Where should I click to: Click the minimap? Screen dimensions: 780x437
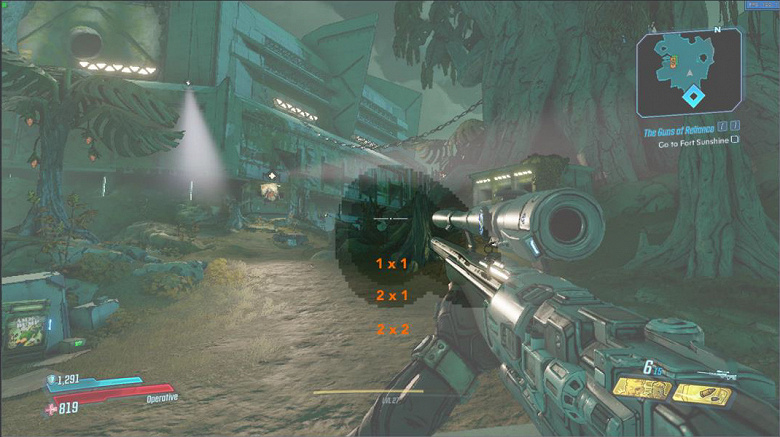click(689, 73)
